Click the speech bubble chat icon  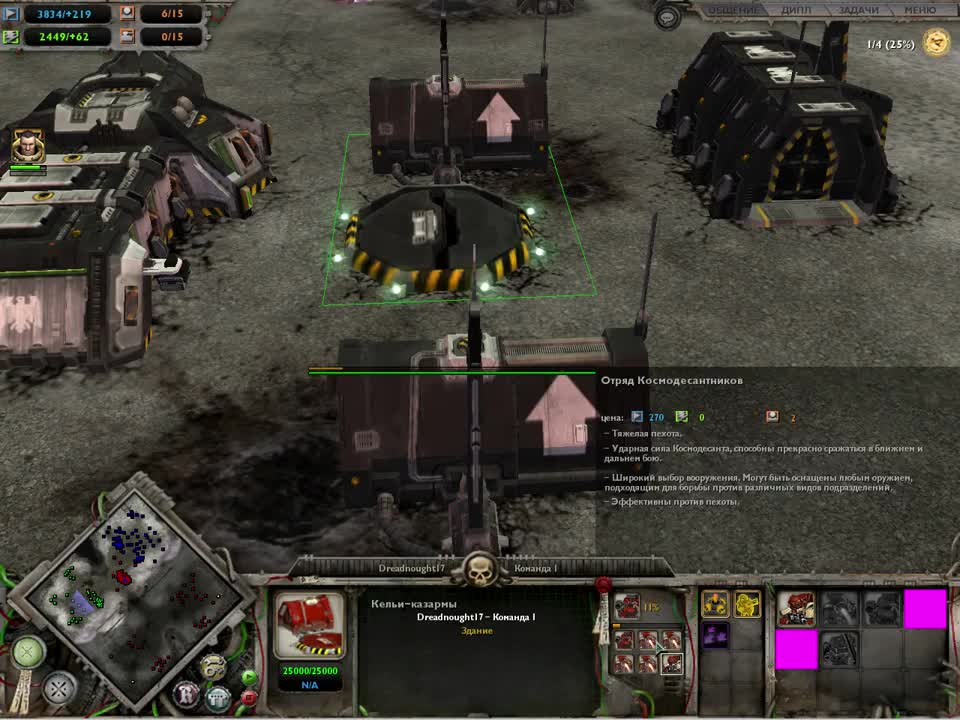tap(669, 15)
